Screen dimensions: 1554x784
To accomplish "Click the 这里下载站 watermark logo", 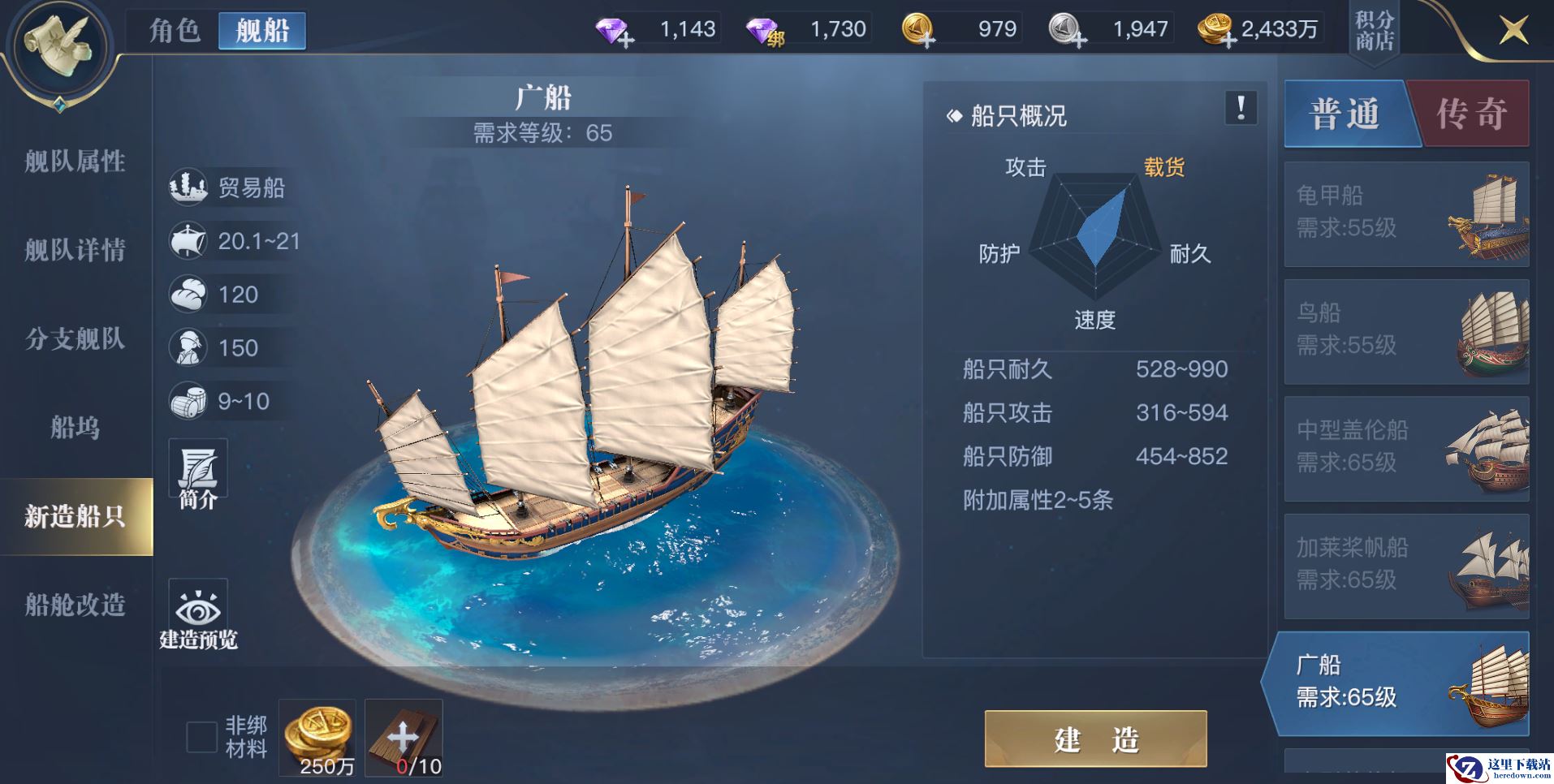I will [x=1499, y=768].
